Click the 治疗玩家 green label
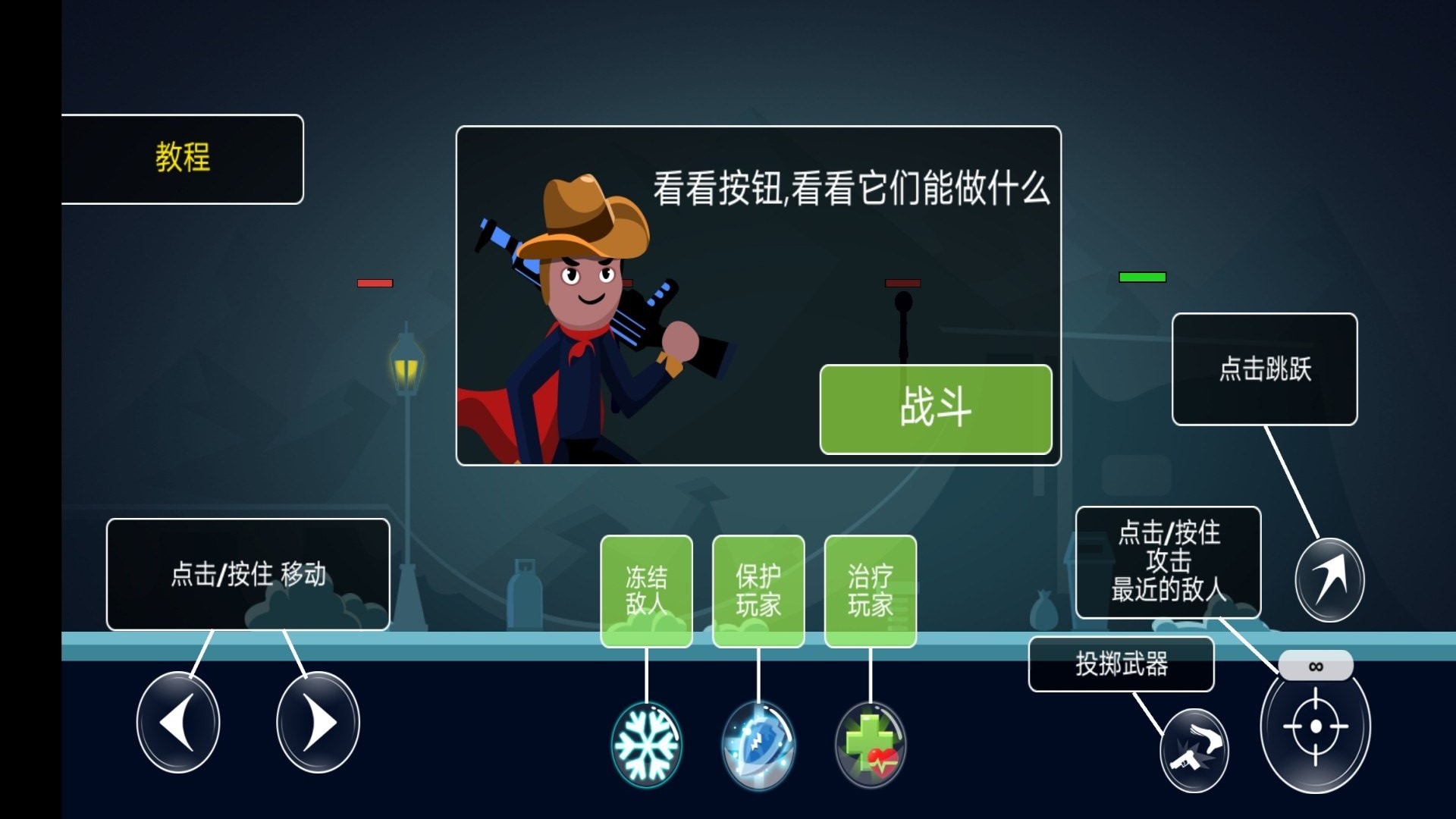Image resolution: width=1456 pixels, height=819 pixels. tap(870, 590)
